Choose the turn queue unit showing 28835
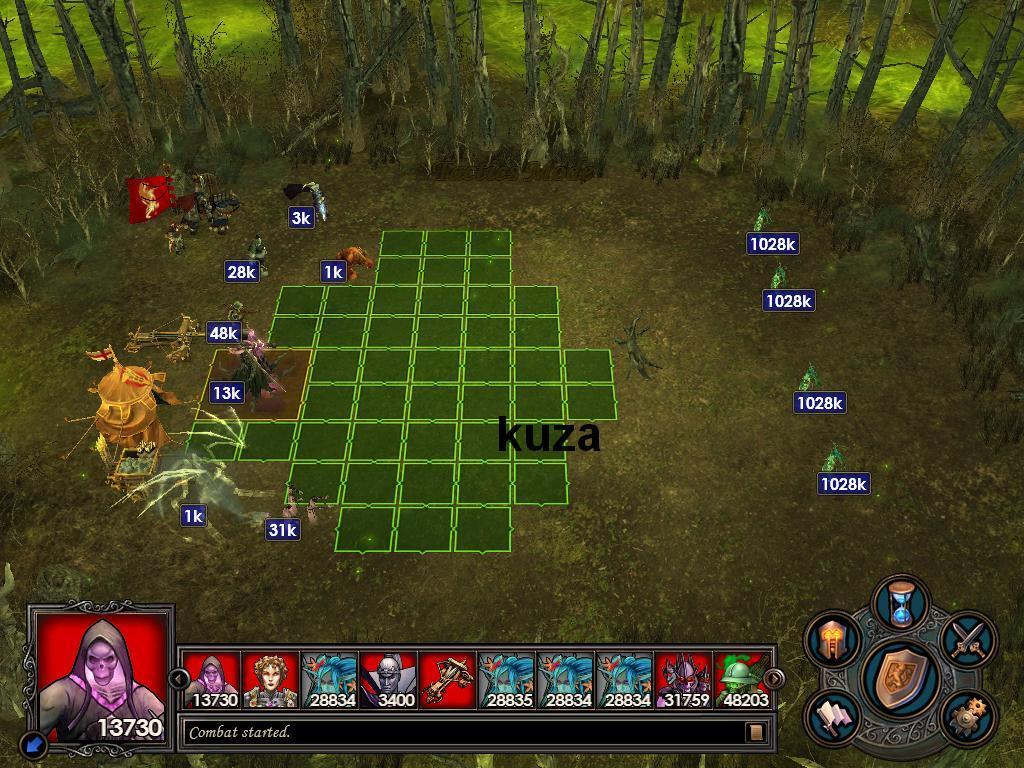This screenshot has width=1024, height=768. click(x=506, y=680)
